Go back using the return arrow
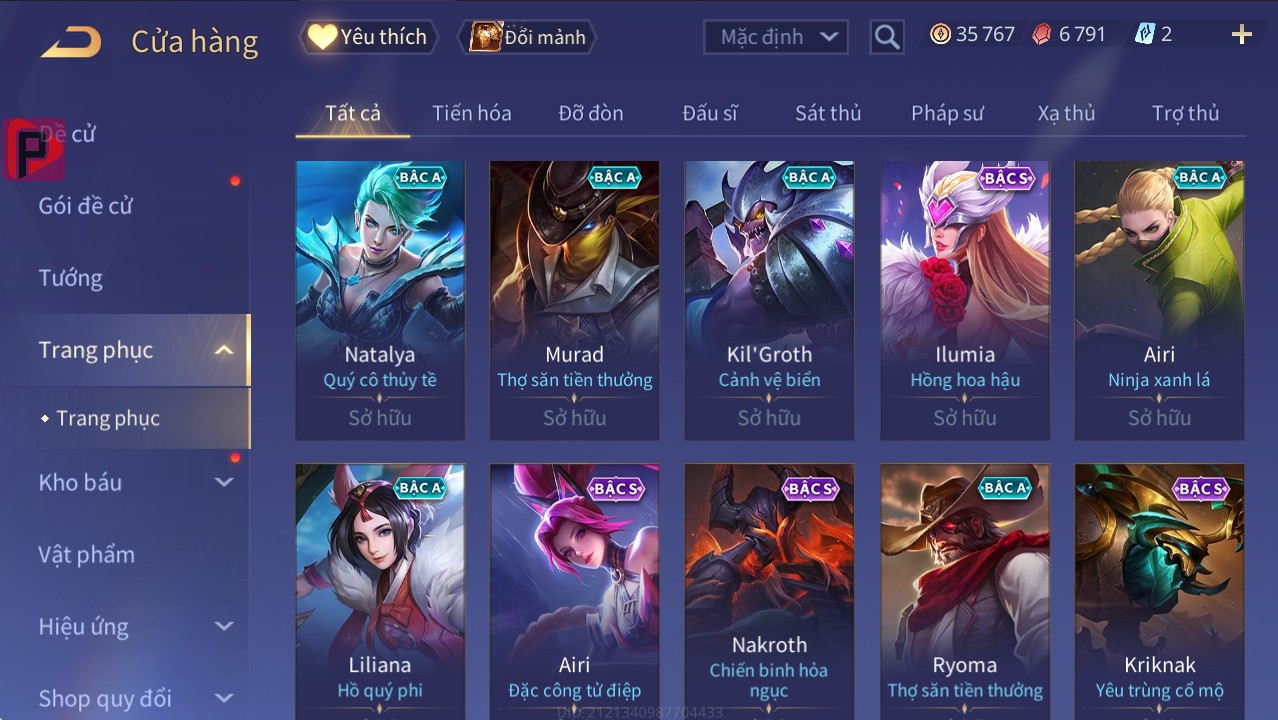 pyautogui.click(x=71, y=41)
